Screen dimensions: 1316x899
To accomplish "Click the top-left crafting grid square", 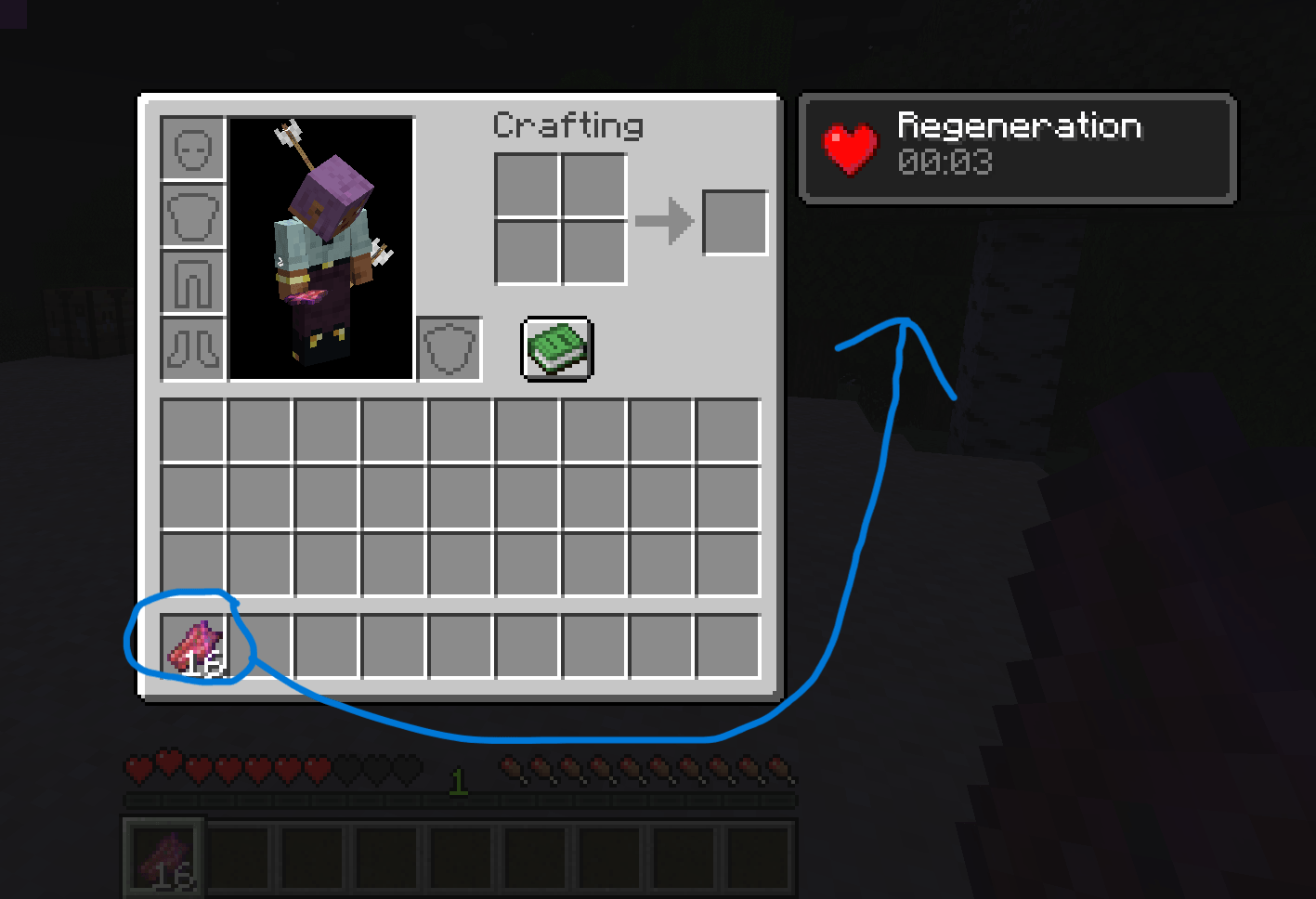I will click(528, 185).
